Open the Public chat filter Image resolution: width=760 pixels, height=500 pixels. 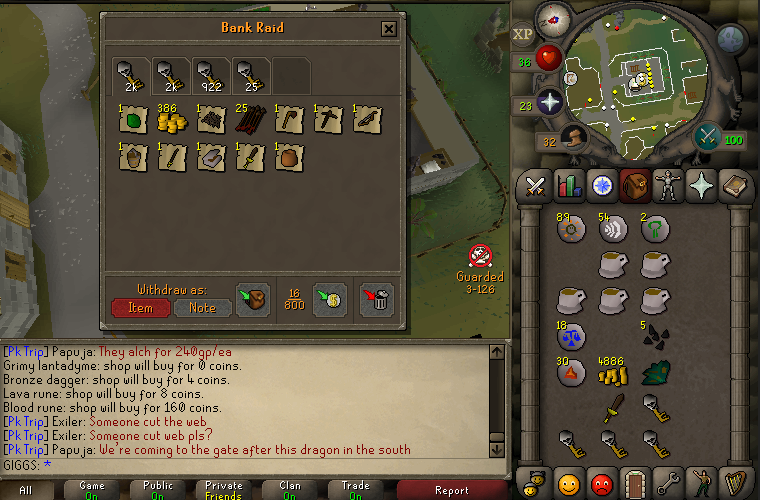tap(160, 490)
